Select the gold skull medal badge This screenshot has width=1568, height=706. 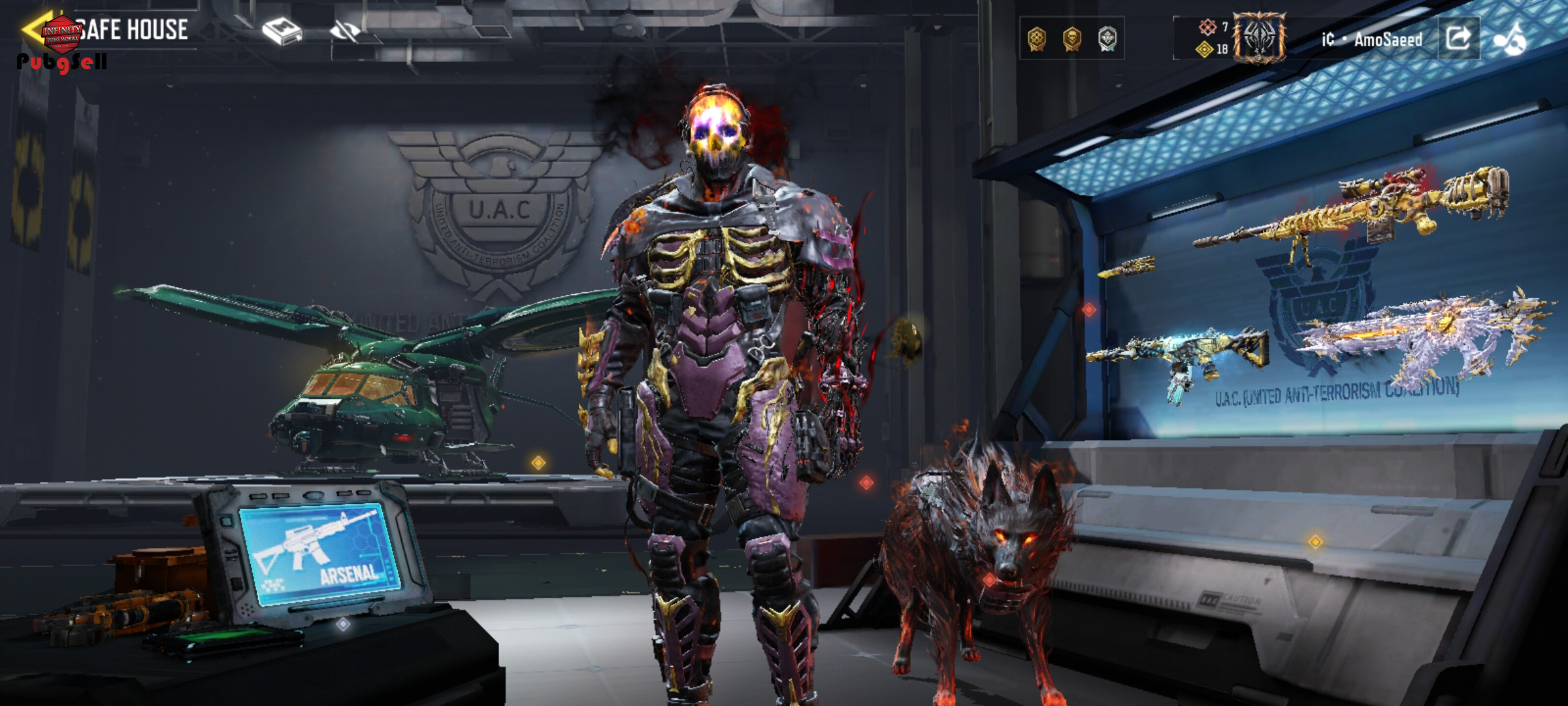click(1072, 39)
